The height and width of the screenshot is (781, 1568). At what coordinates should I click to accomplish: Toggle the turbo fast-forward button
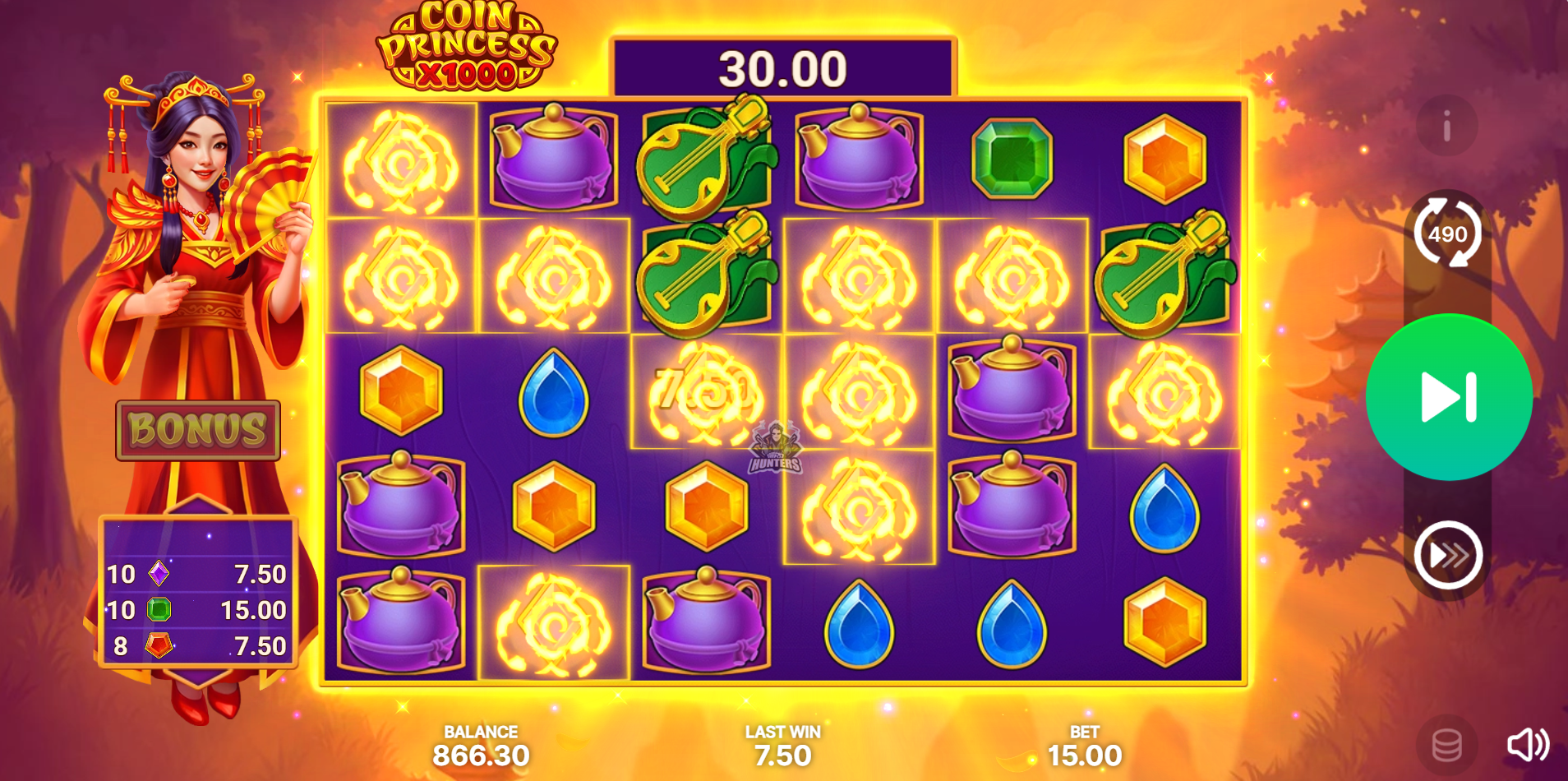(1447, 555)
